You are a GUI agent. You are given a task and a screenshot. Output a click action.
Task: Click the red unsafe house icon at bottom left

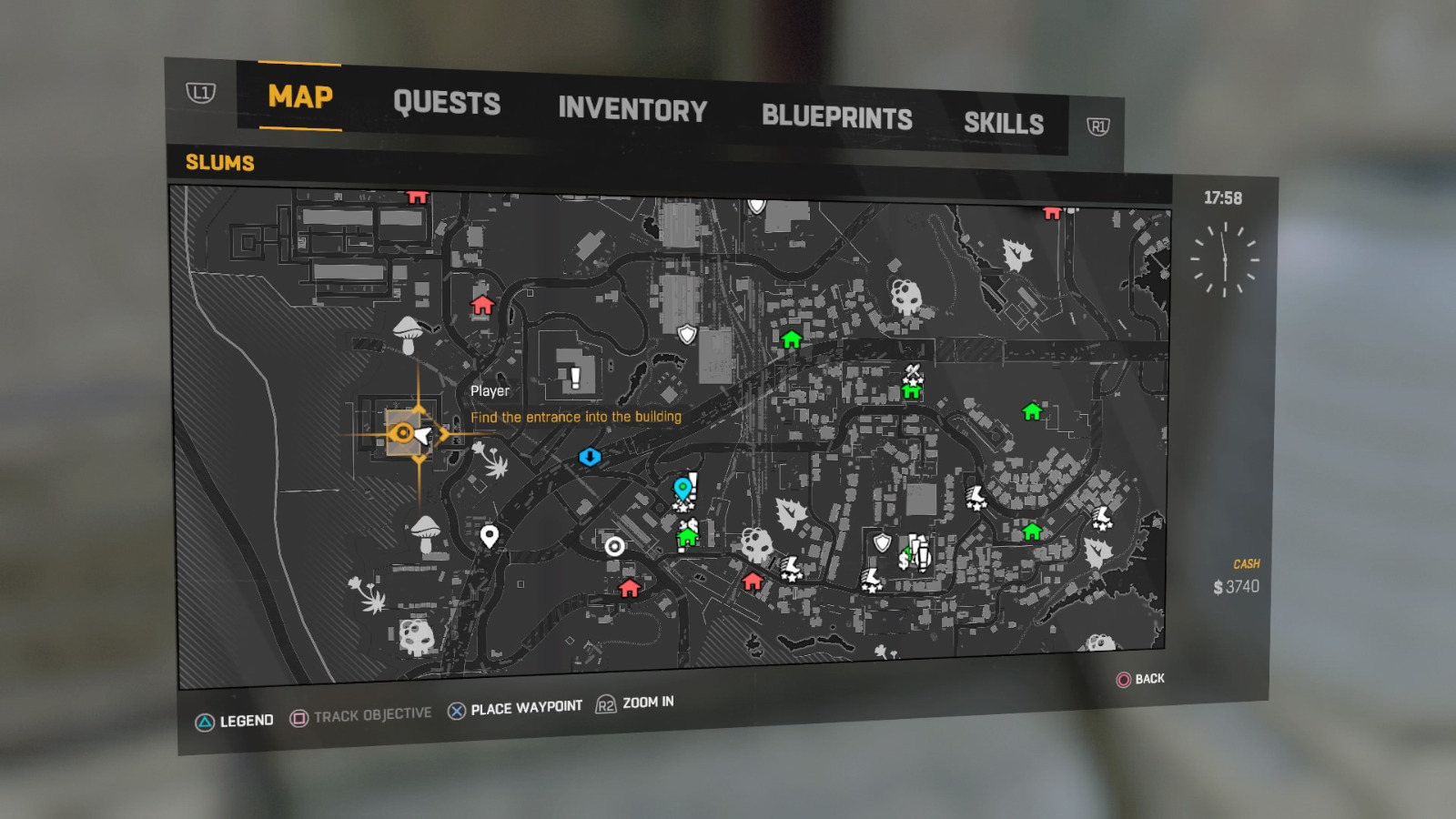pos(630,590)
